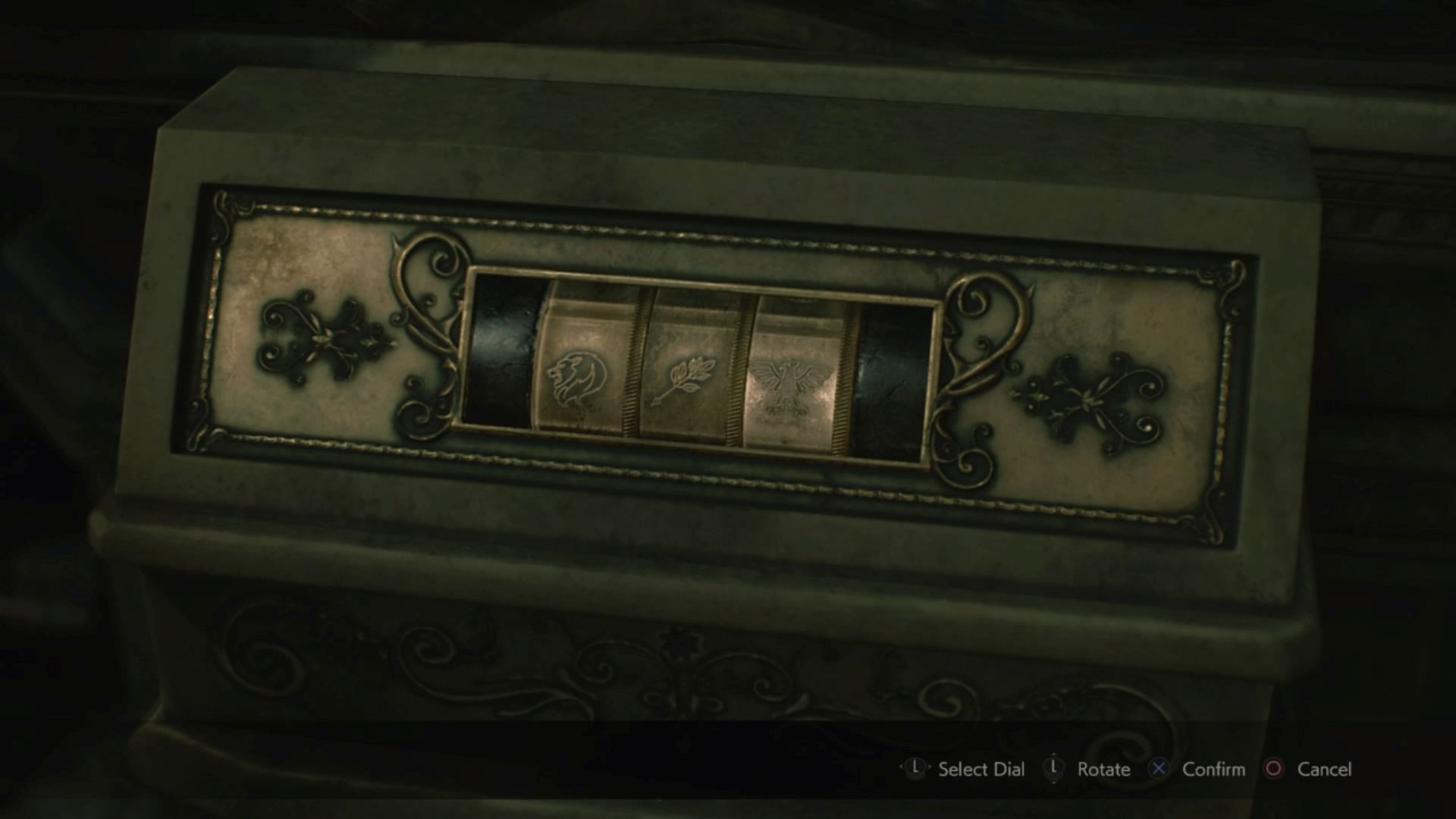Viewport: 1456px width, 819px height.
Task: Click the ribbed edge of the last dial
Action: point(842,379)
